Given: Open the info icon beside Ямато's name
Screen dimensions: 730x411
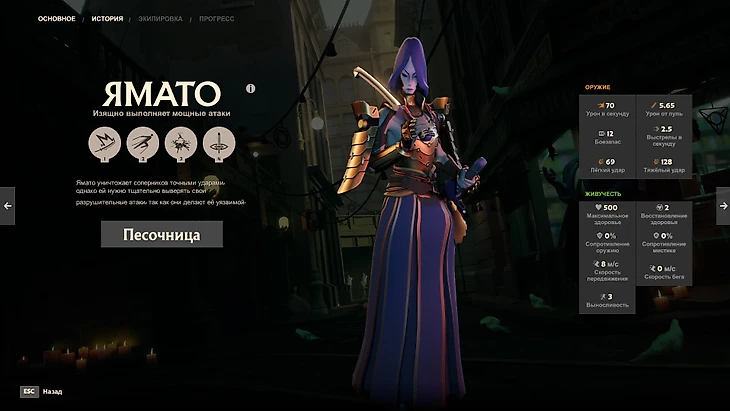Looking at the screenshot, I should [251, 88].
